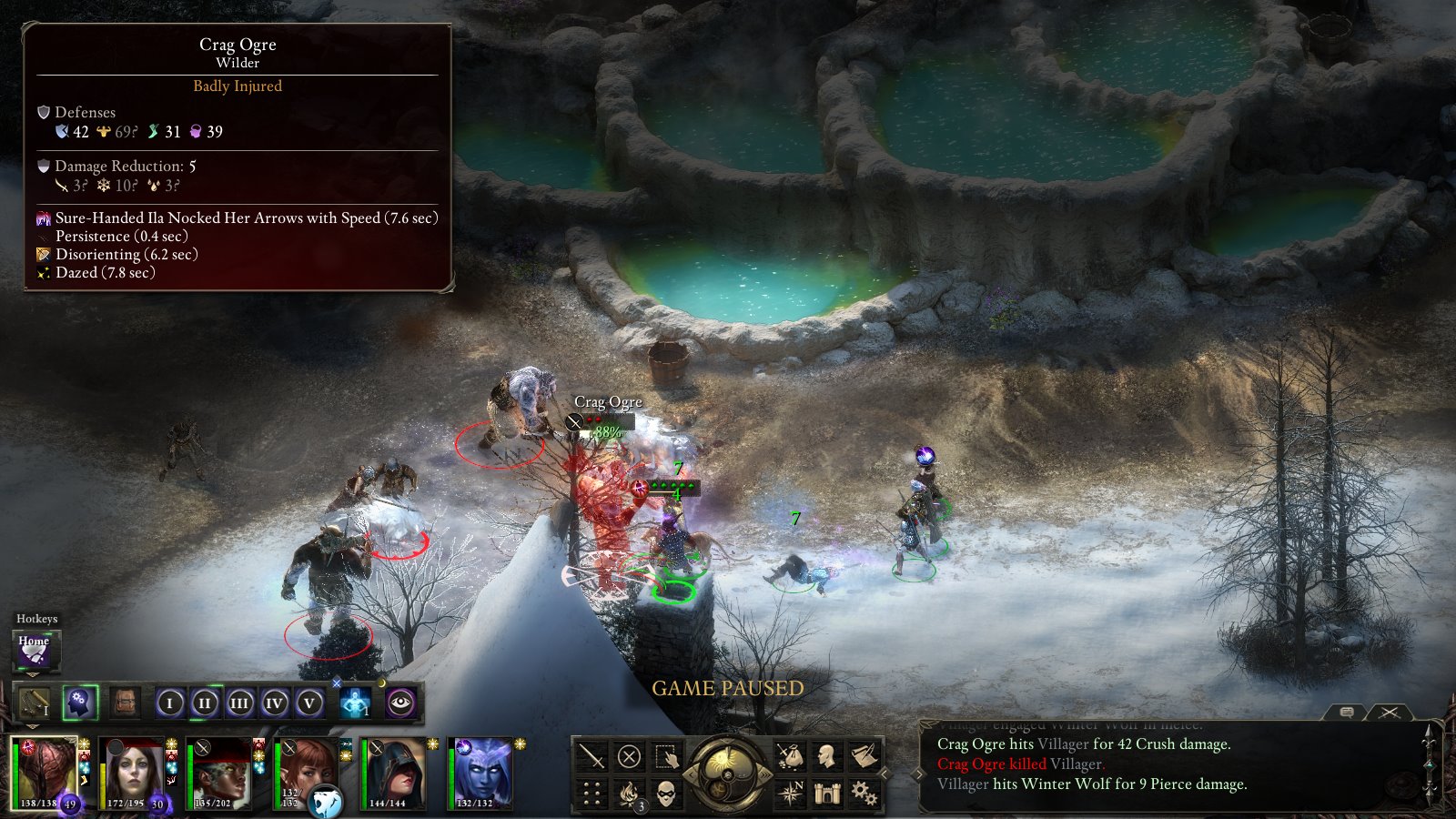The height and width of the screenshot is (819, 1456).
Task: Open the stronghold castle screen
Action: tap(827, 794)
